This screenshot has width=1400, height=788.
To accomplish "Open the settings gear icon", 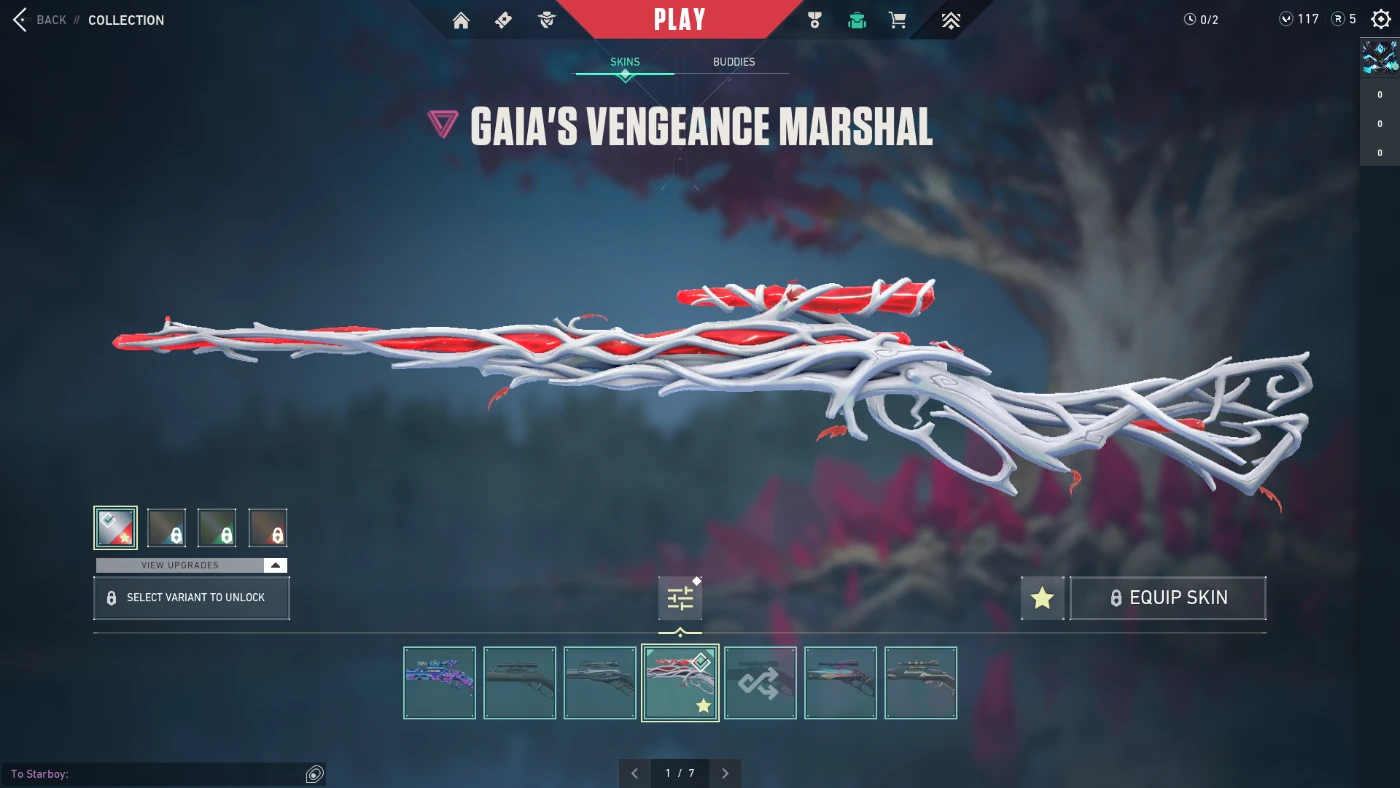I will point(1381,19).
